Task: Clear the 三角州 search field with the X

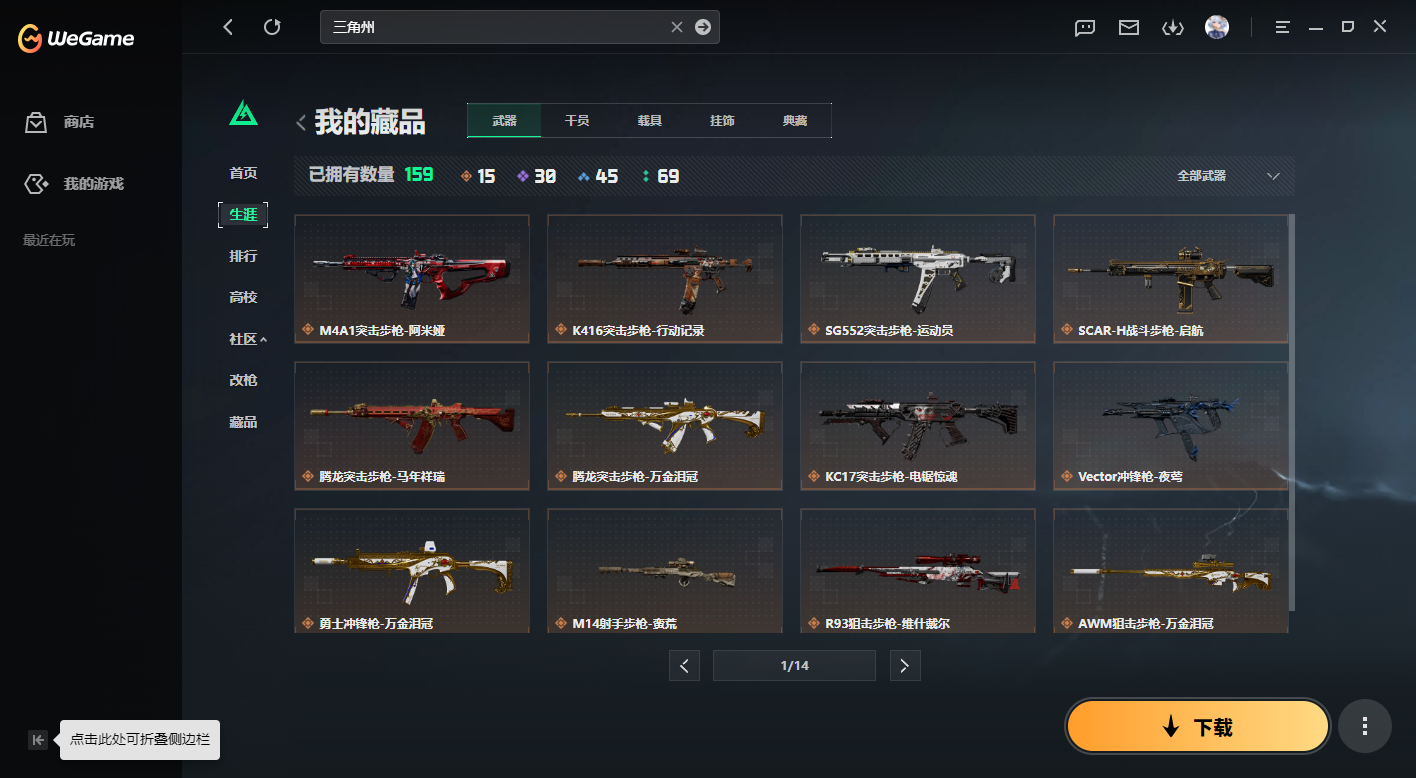Action: (676, 27)
